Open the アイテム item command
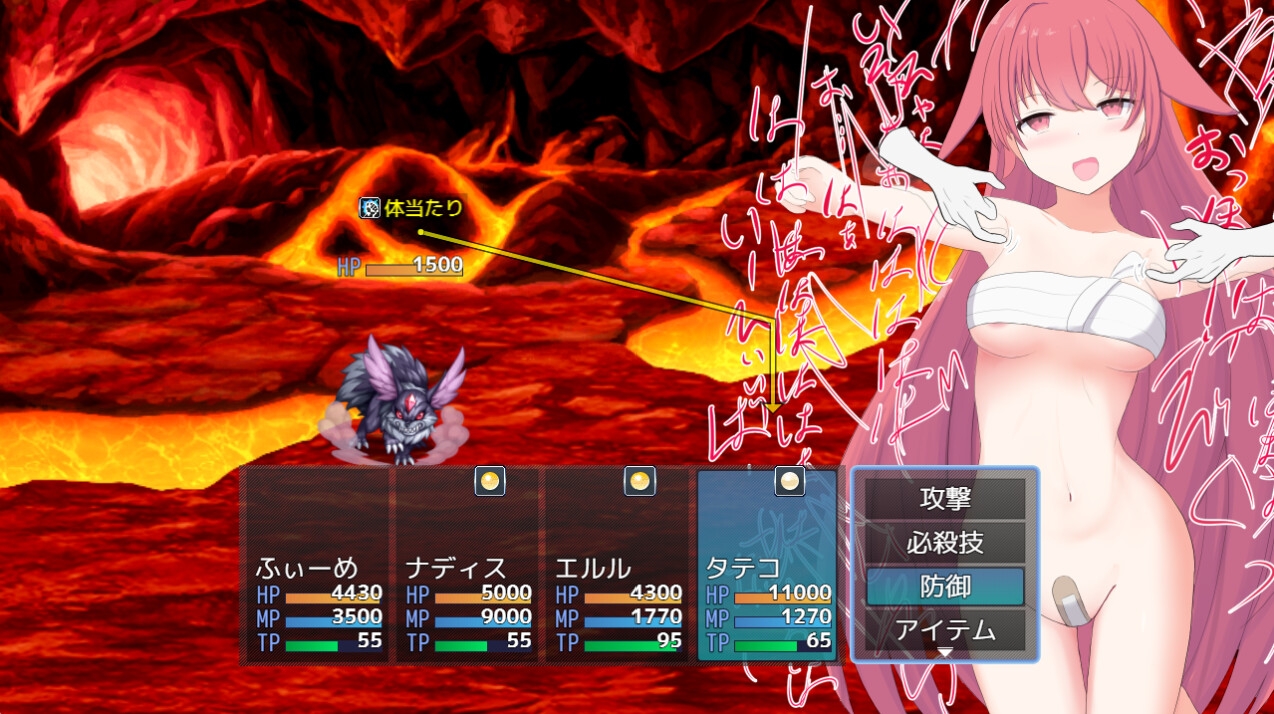 [945, 630]
